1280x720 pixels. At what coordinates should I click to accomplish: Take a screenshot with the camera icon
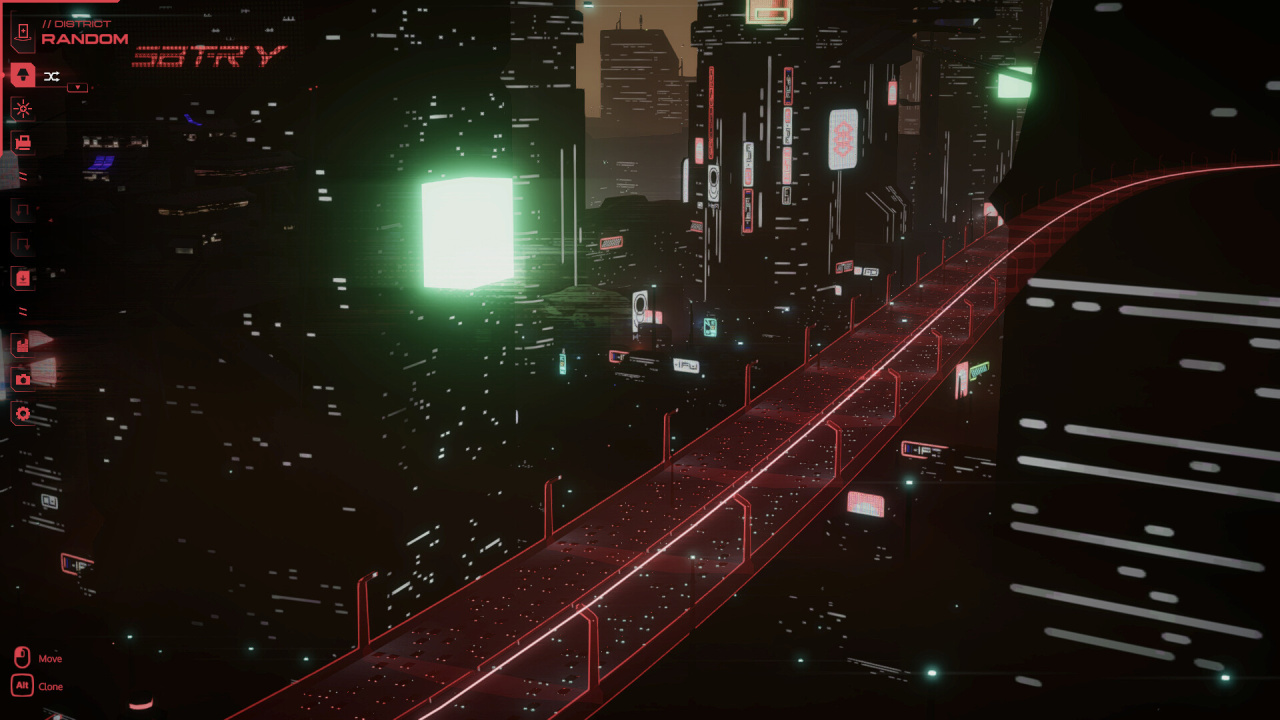(x=22, y=378)
